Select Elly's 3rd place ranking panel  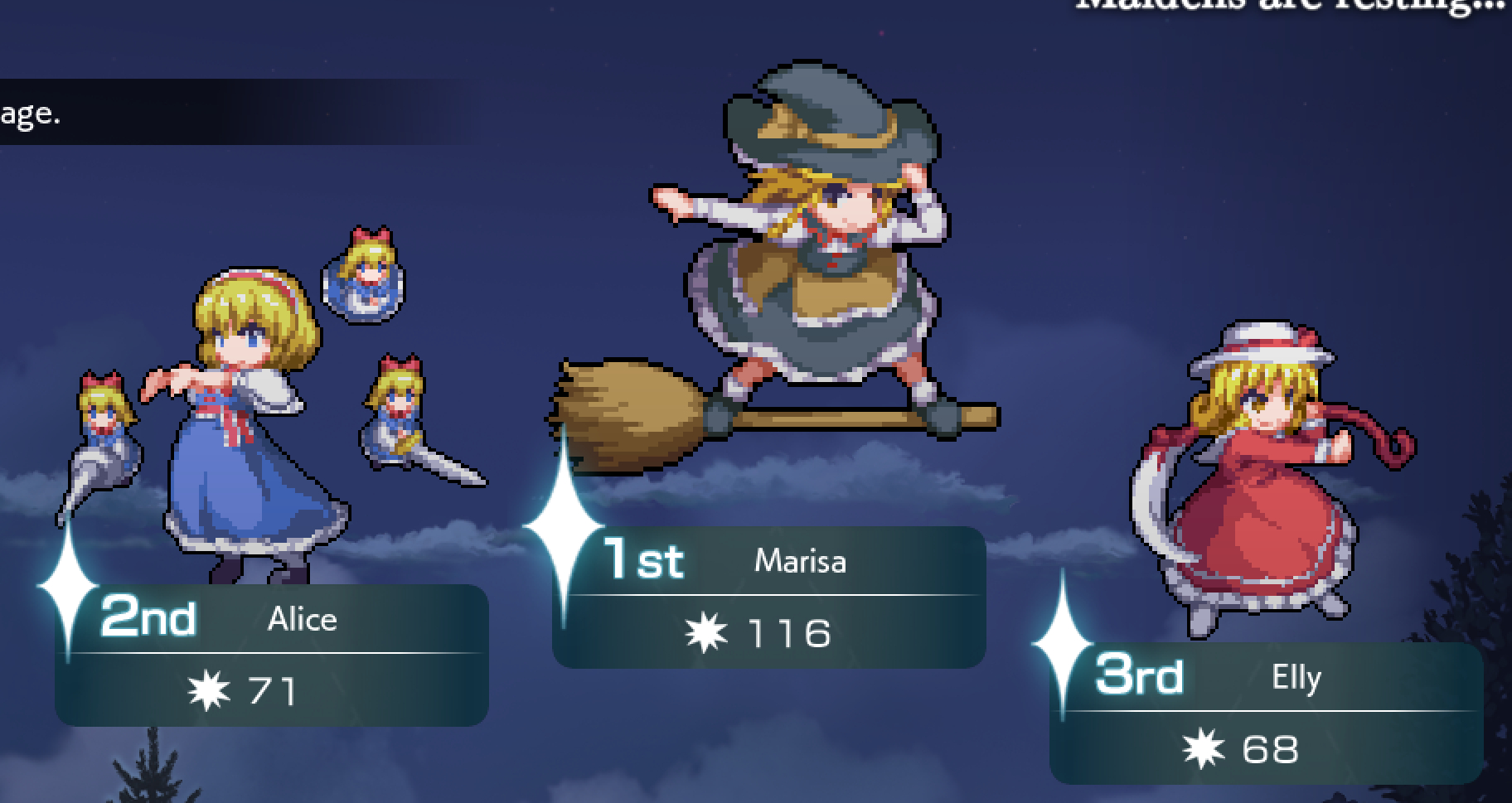coord(1266,714)
